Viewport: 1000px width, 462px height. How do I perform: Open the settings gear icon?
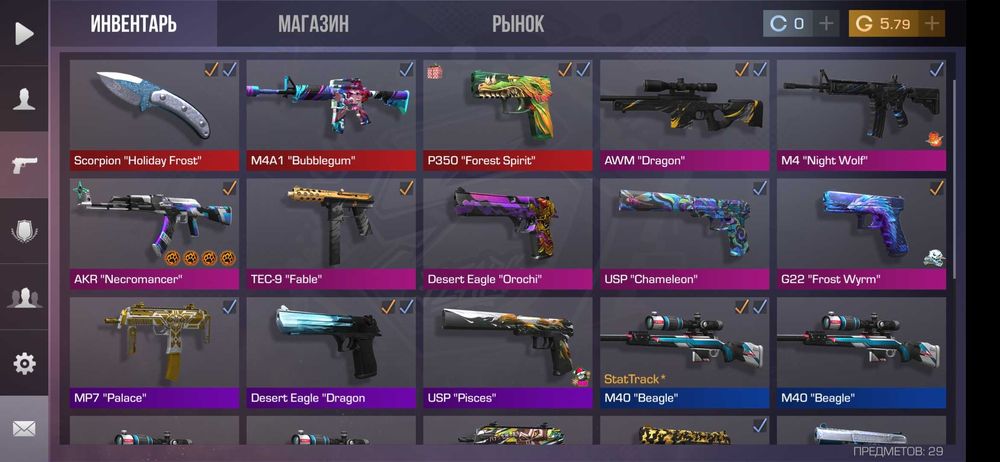pos(24,363)
